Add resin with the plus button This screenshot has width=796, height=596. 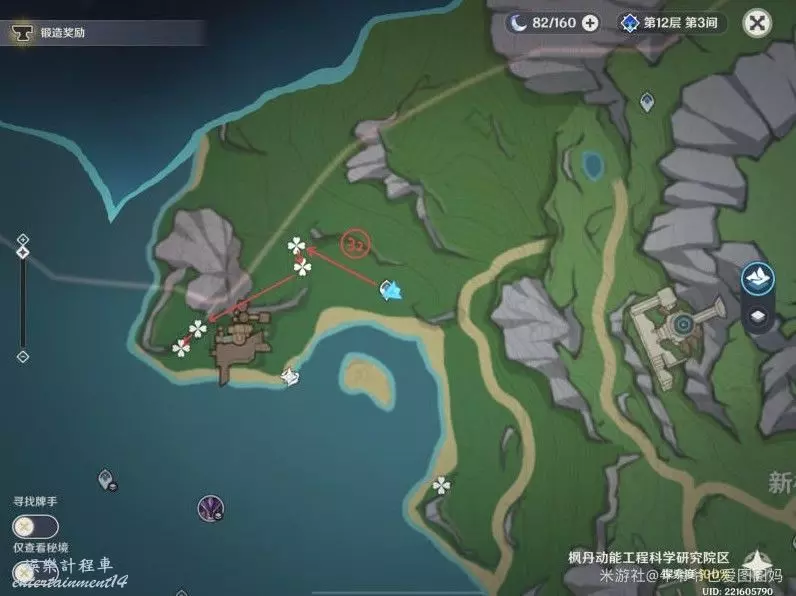tap(590, 22)
